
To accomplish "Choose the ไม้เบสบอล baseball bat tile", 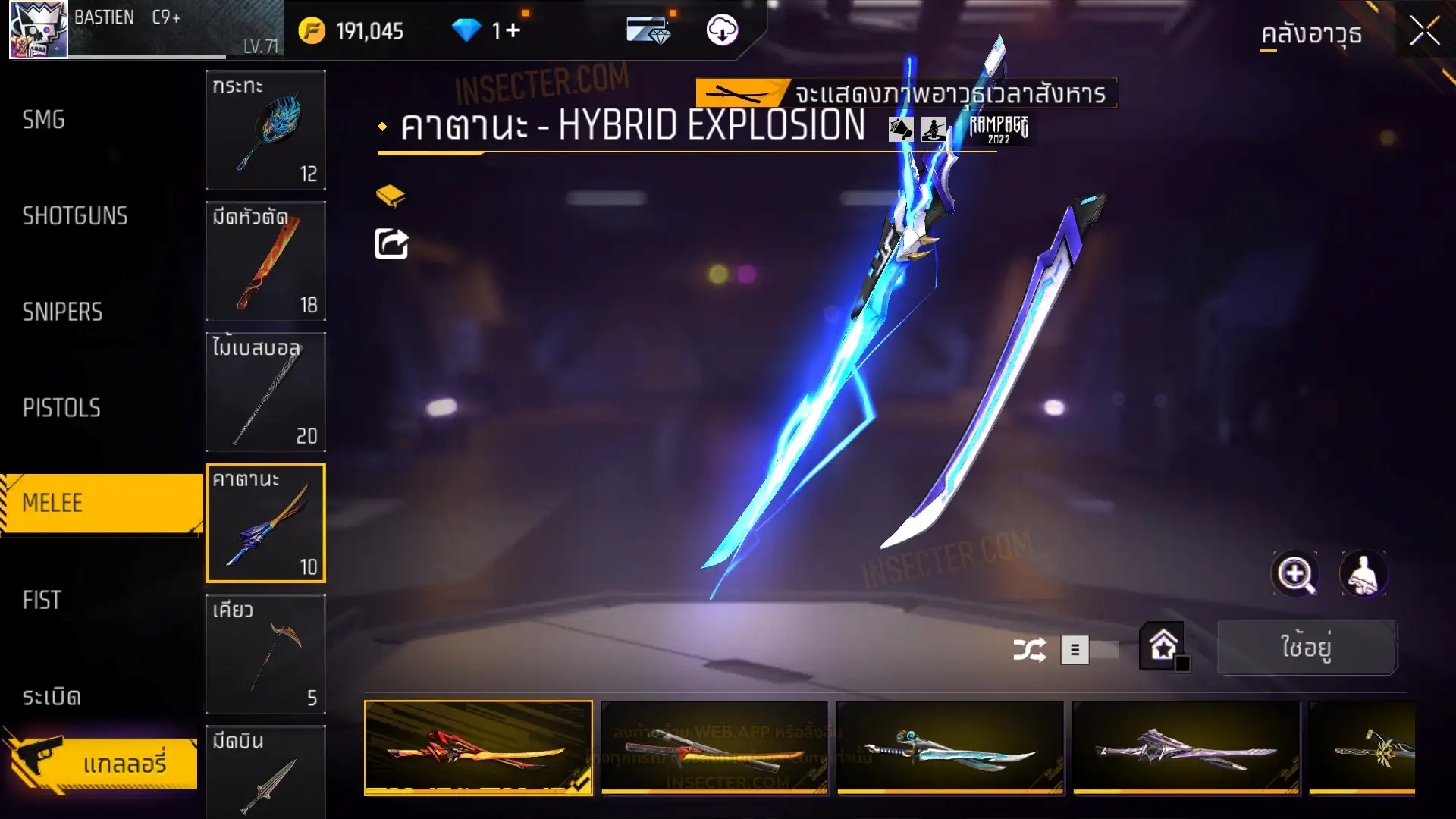I will click(265, 392).
